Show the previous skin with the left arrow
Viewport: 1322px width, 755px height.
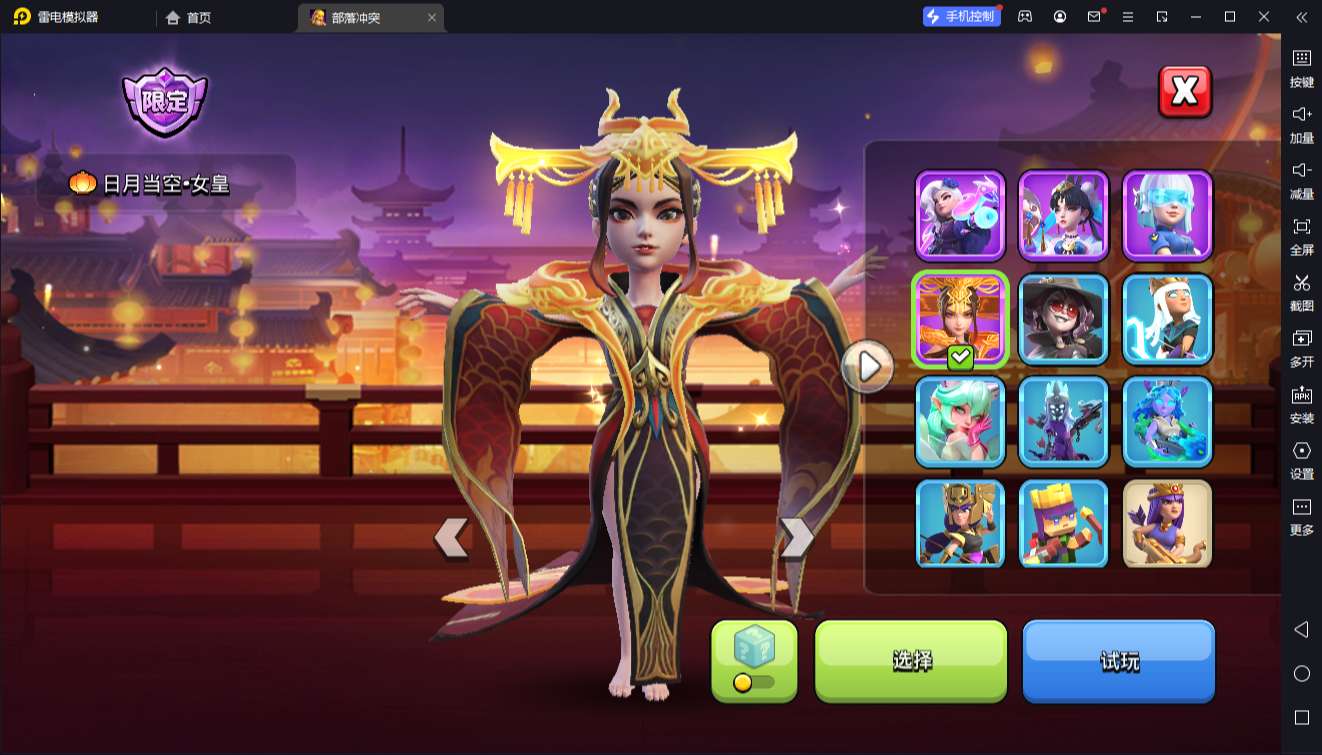pyautogui.click(x=451, y=538)
